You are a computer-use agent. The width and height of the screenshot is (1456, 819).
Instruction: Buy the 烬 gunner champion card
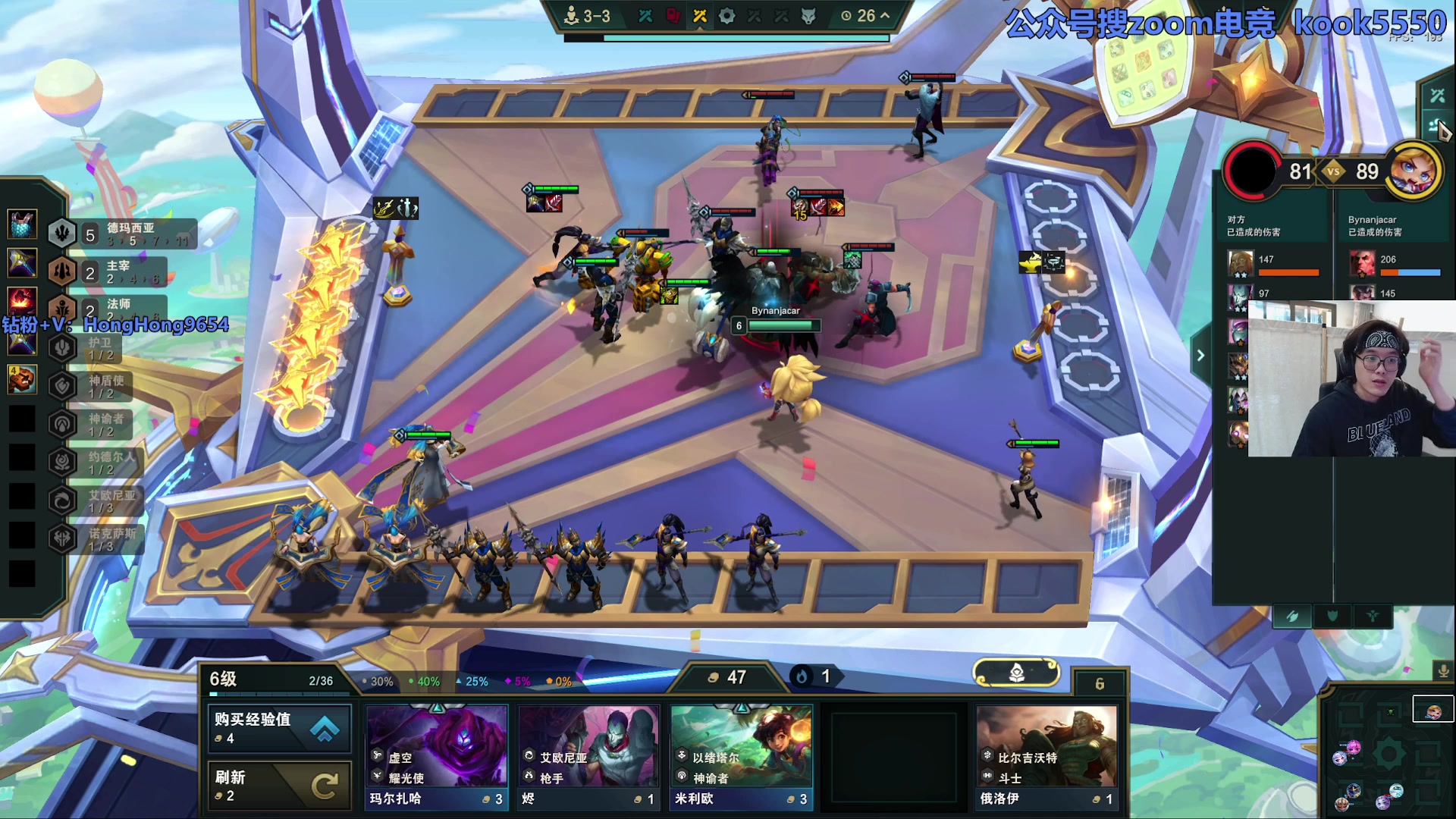588,756
